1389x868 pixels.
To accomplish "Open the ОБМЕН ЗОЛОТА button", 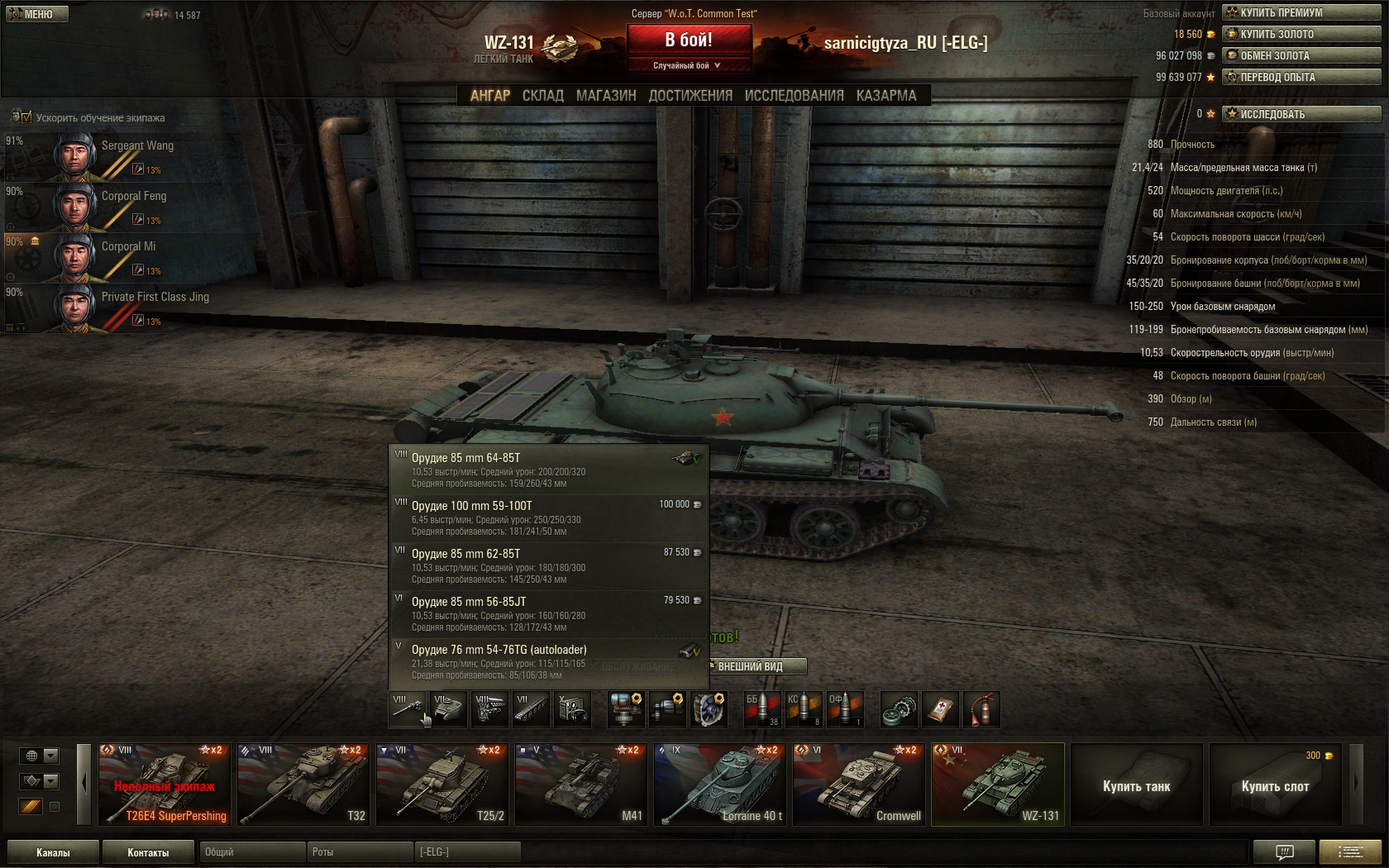I will tap(1301, 55).
